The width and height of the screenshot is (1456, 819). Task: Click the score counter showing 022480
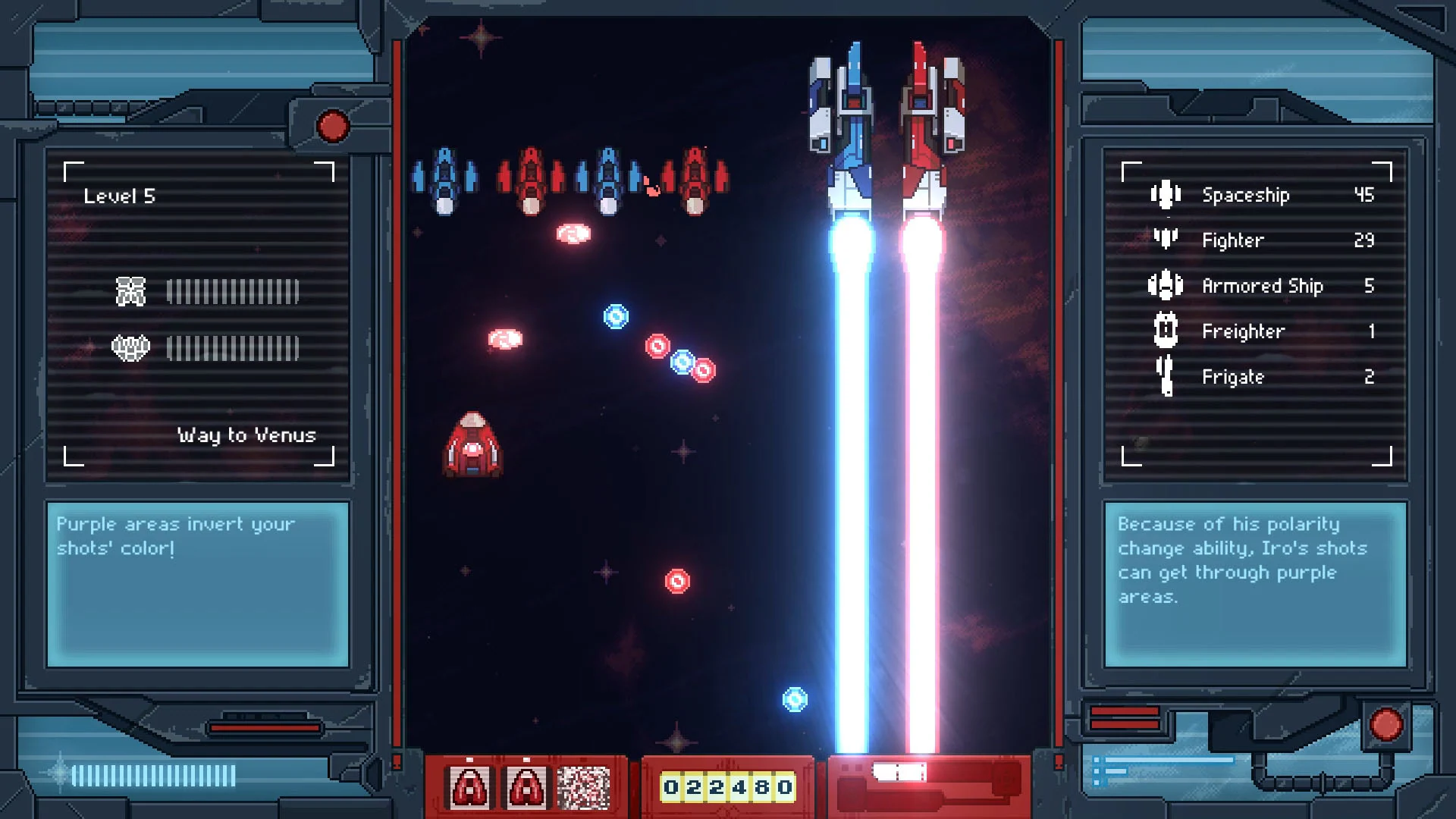[x=726, y=787]
